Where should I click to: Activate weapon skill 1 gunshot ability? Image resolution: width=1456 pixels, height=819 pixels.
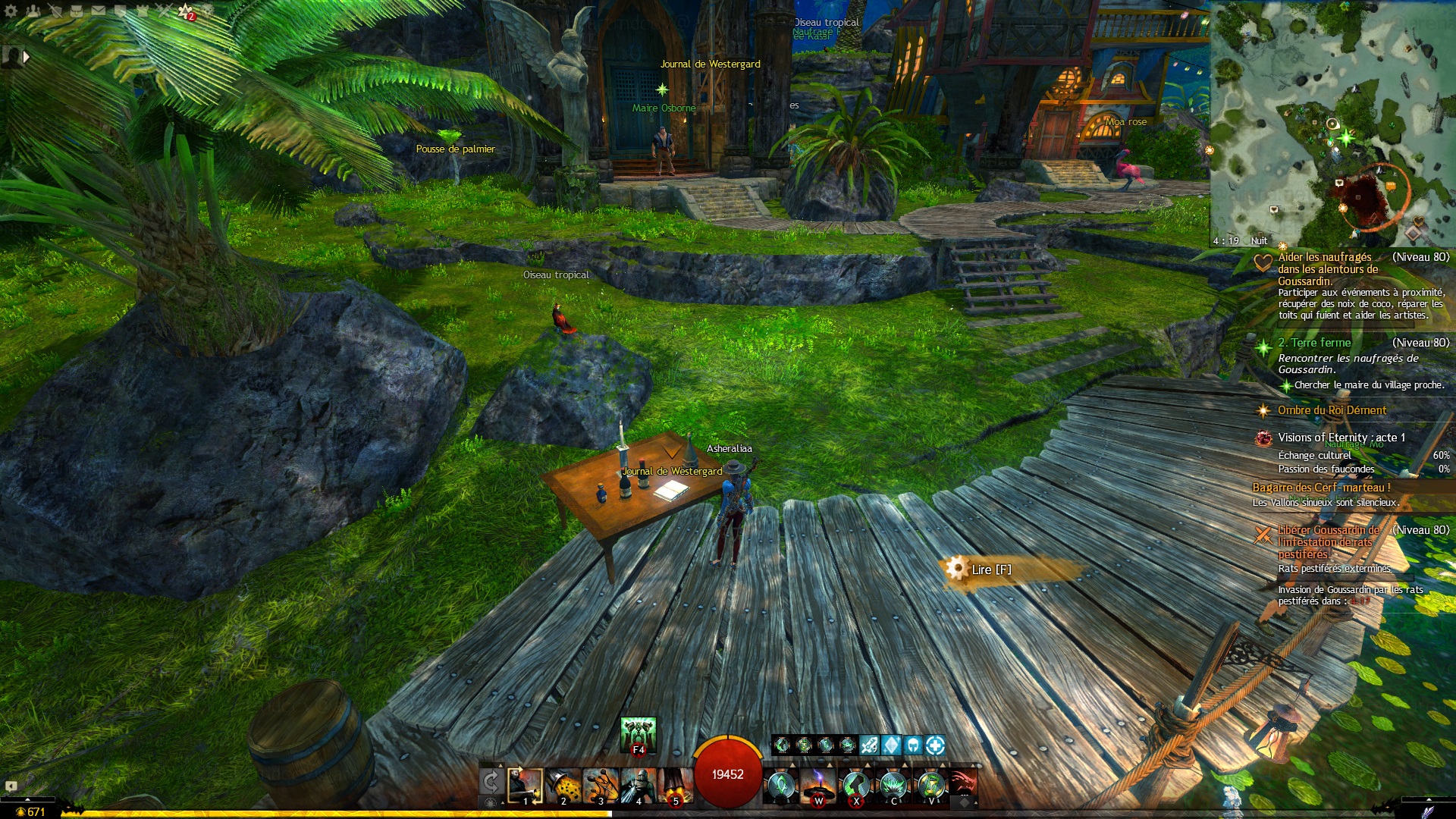(x=525, y=786)
